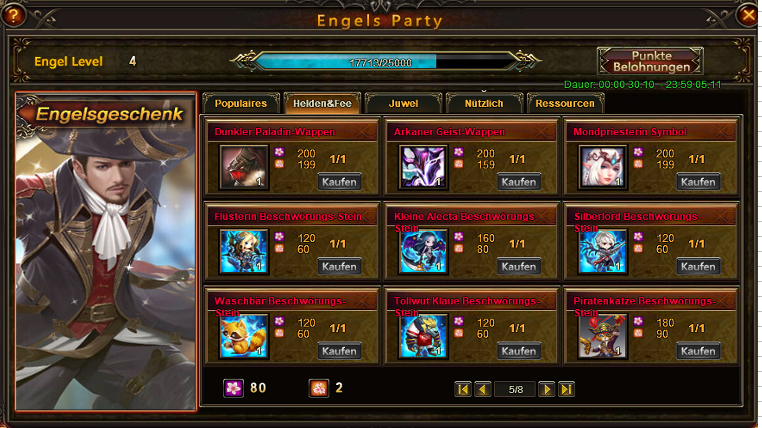Buy the Piratenkatze Beschwörungs-Stein
The image size is (762, 428).
[698, 351]
